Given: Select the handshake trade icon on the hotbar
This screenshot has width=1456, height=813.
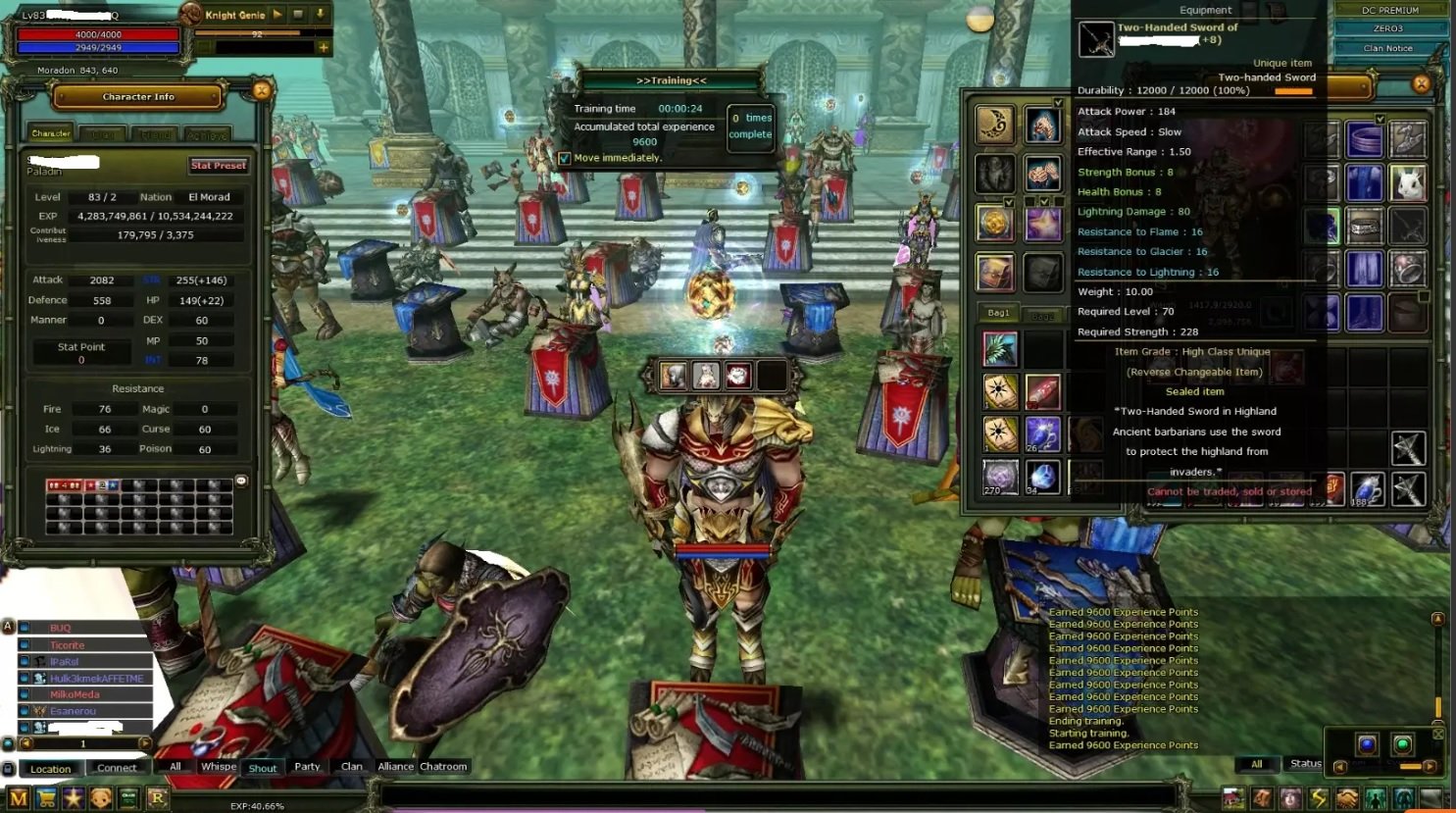Looking at the screenshot, I should (1347, 797).
